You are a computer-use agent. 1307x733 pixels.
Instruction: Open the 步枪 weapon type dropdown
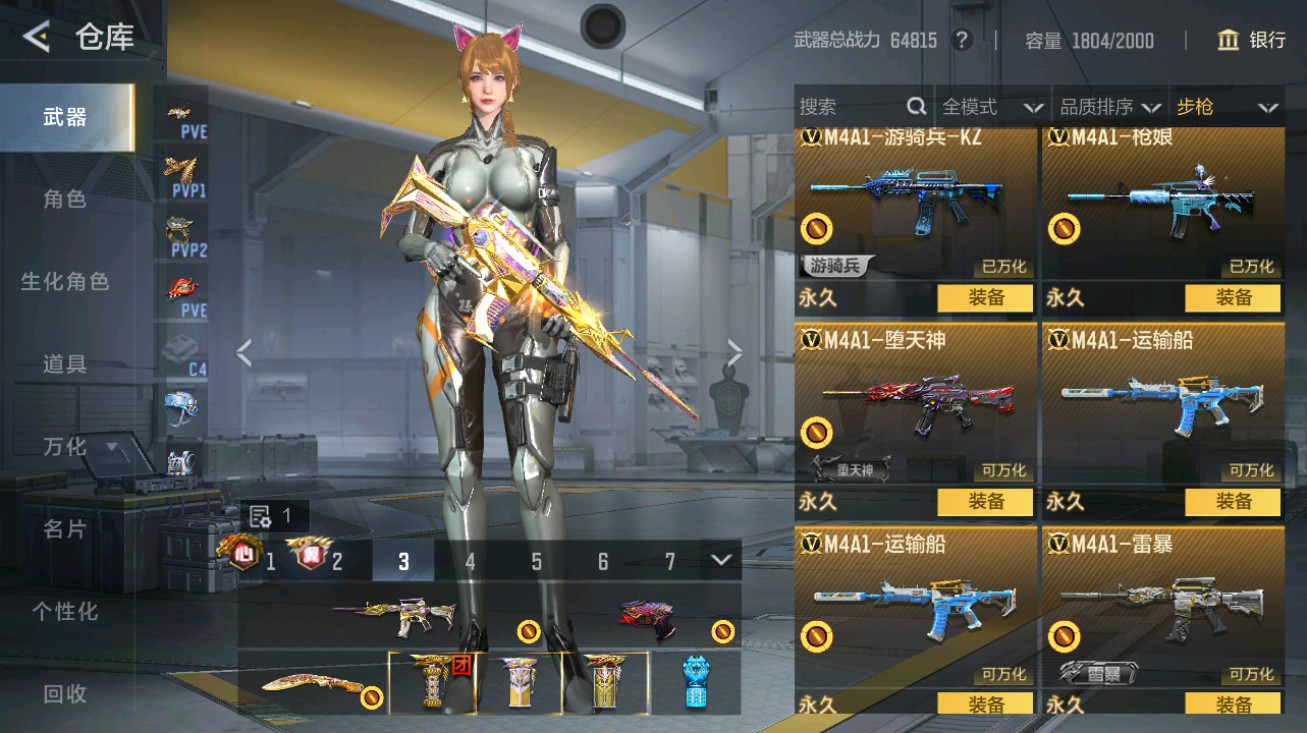[x=1226, y=107]
